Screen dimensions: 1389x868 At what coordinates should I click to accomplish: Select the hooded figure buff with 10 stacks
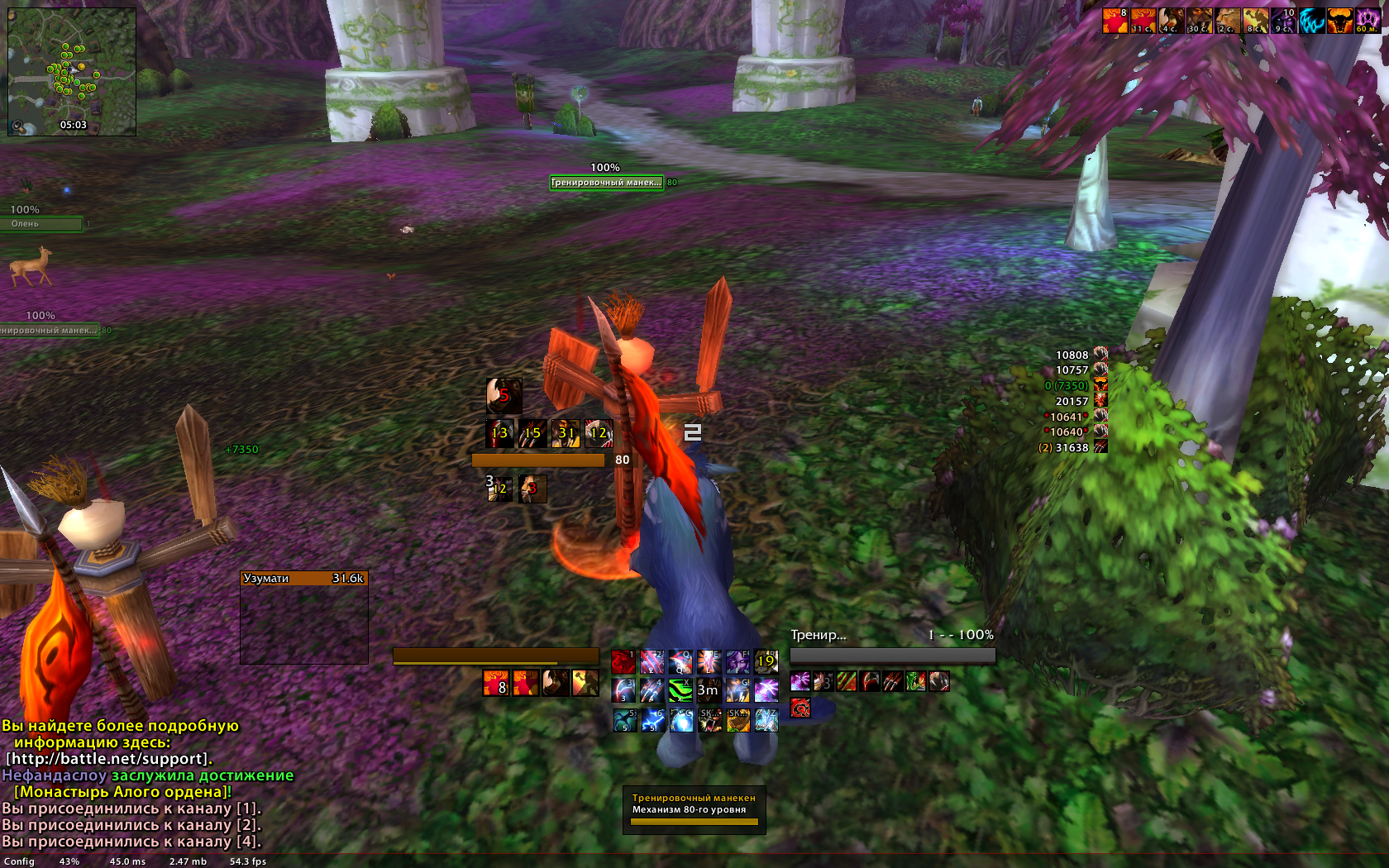(x=1283, y=21)
